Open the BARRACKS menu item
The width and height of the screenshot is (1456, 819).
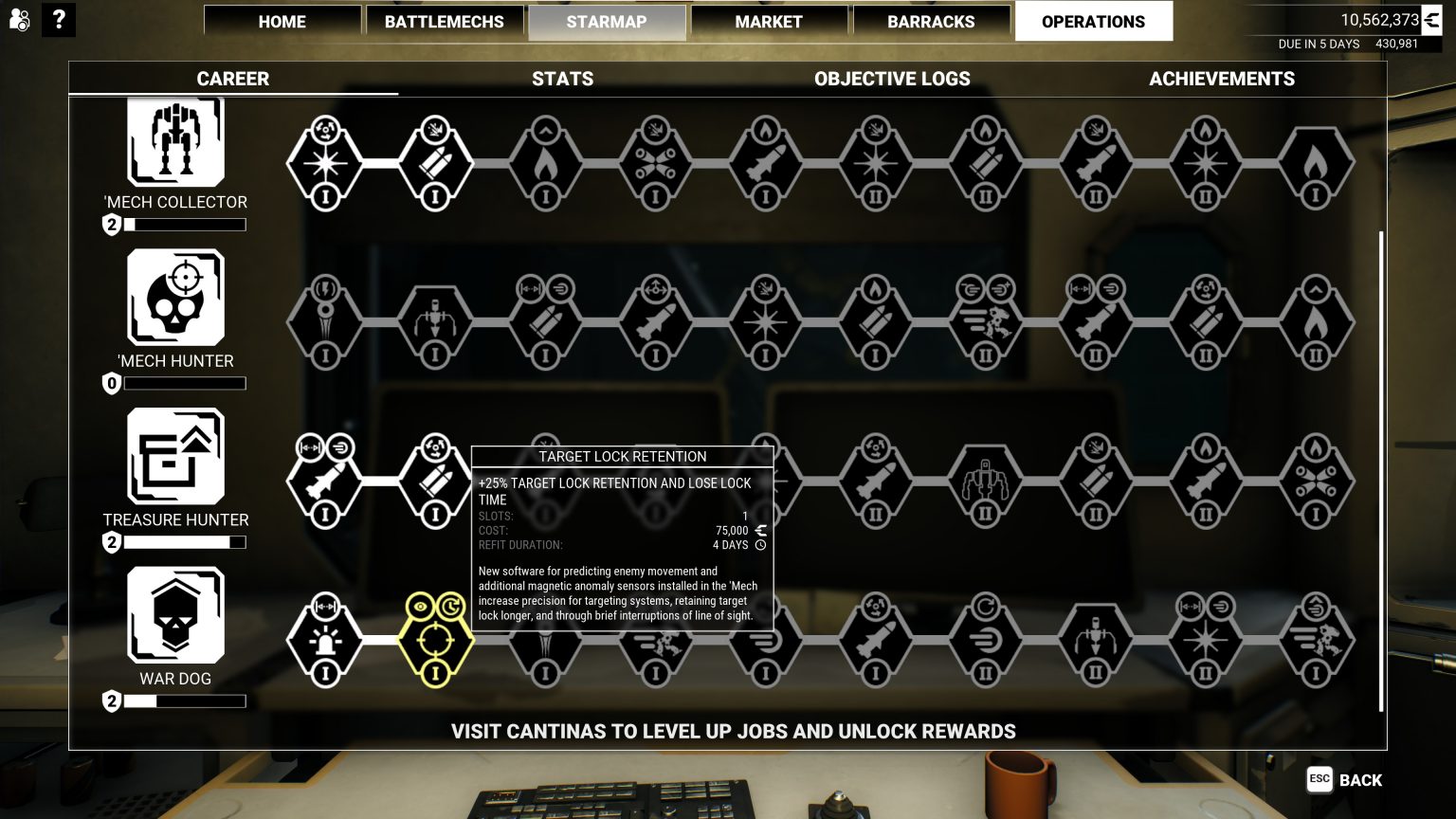[x=931, y=21]
